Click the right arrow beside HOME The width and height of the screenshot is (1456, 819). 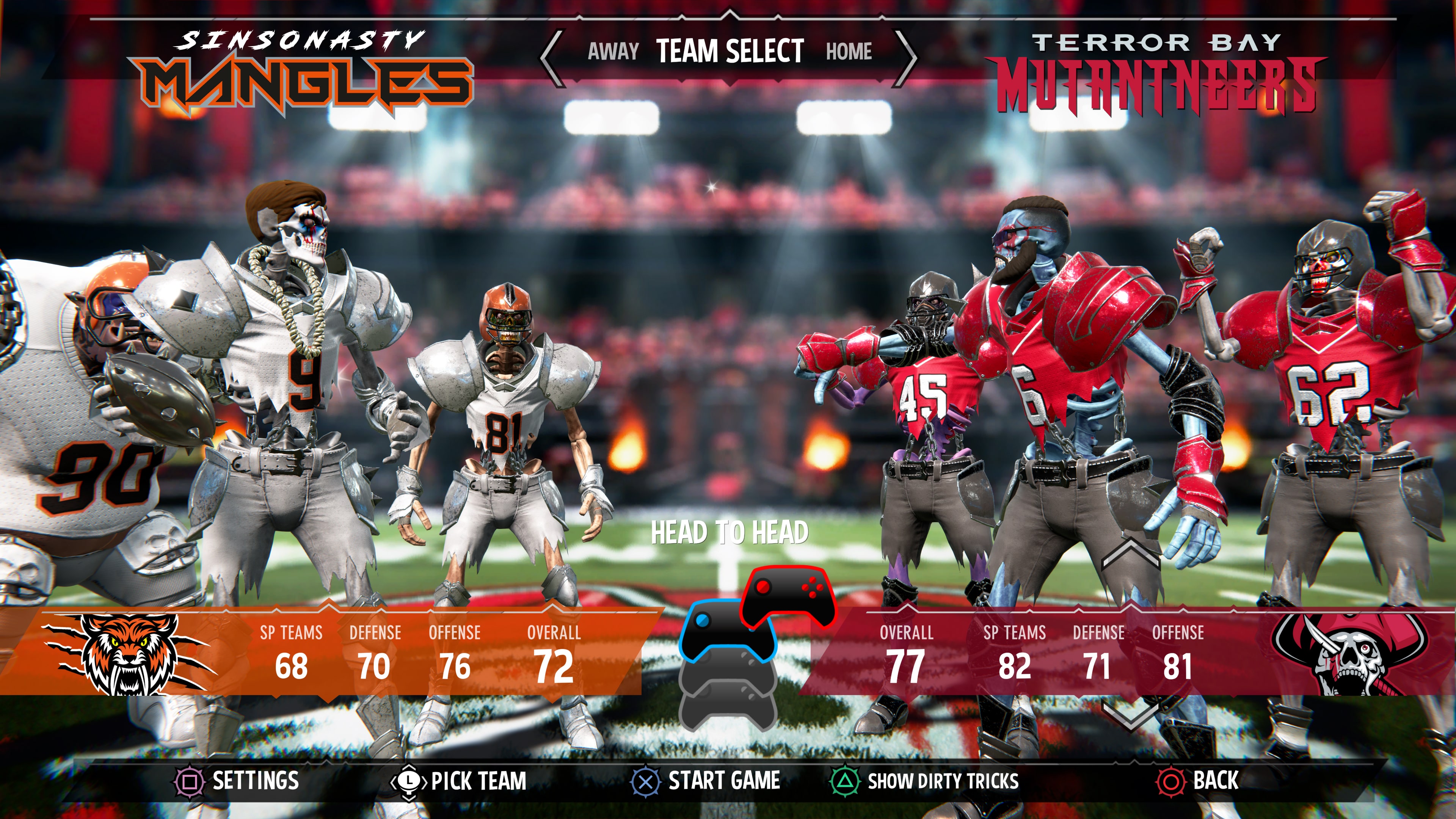(910, 54)
